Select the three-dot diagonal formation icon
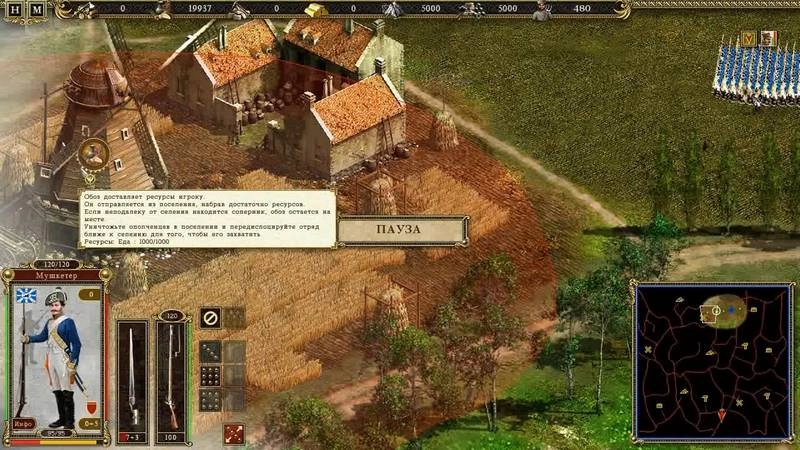This screenshot has height=450, width=800. tap(210, 351)
